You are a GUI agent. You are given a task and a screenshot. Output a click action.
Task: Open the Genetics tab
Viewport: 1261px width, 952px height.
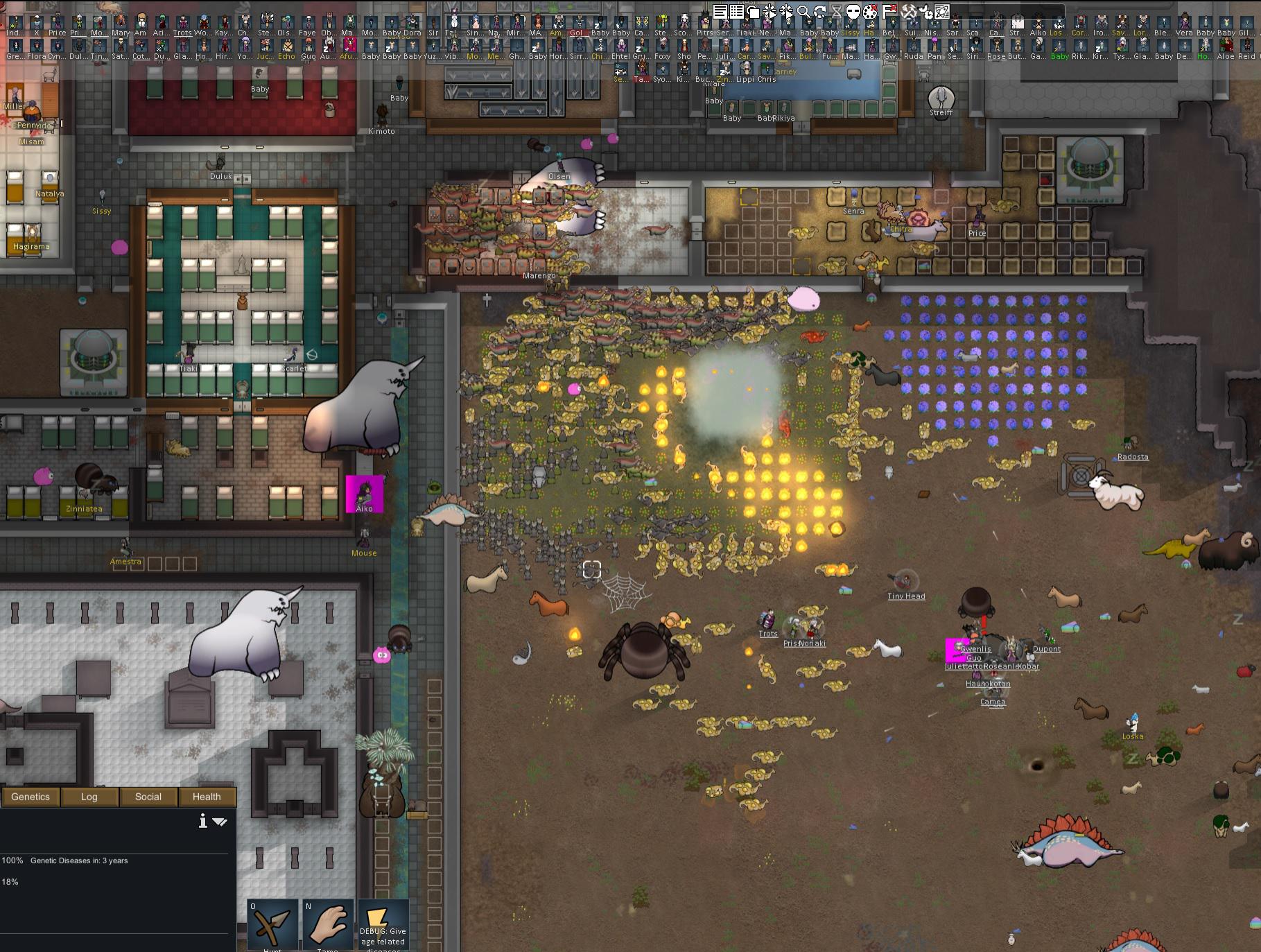tap(31, 797)
